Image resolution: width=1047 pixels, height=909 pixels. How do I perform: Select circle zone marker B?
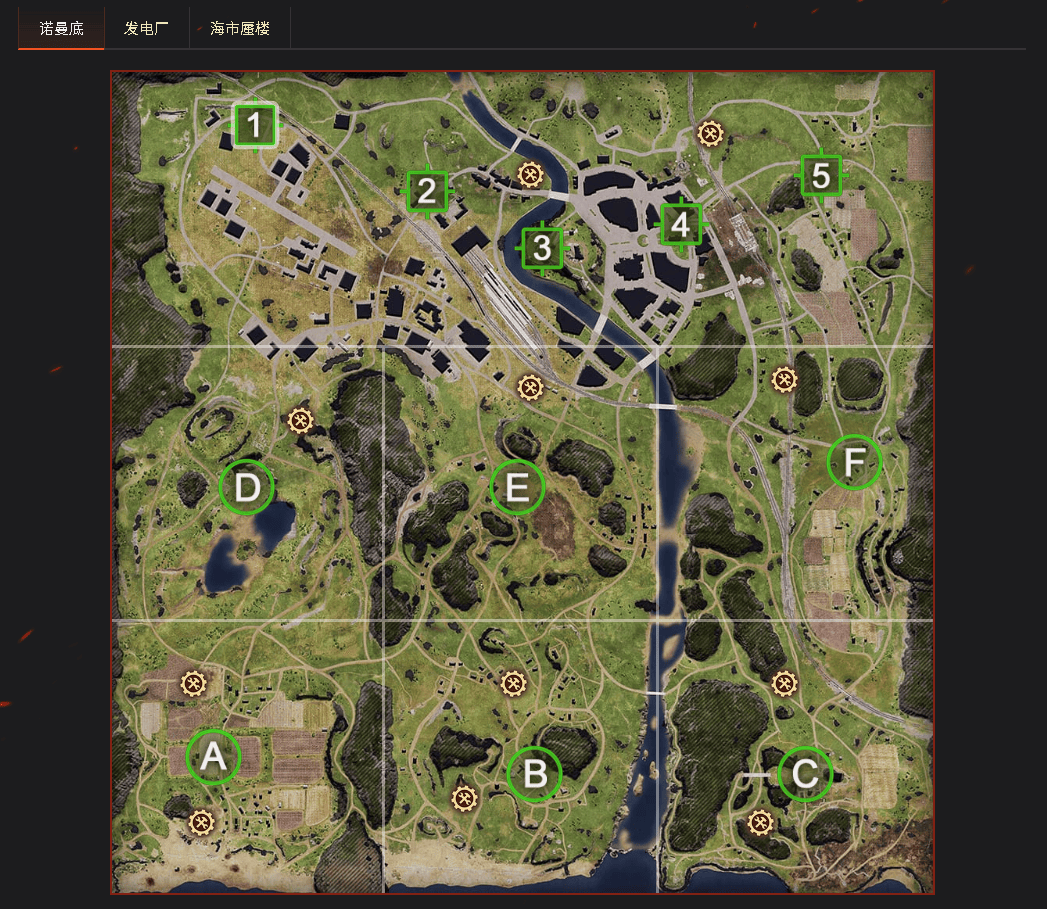click(534, 774)
